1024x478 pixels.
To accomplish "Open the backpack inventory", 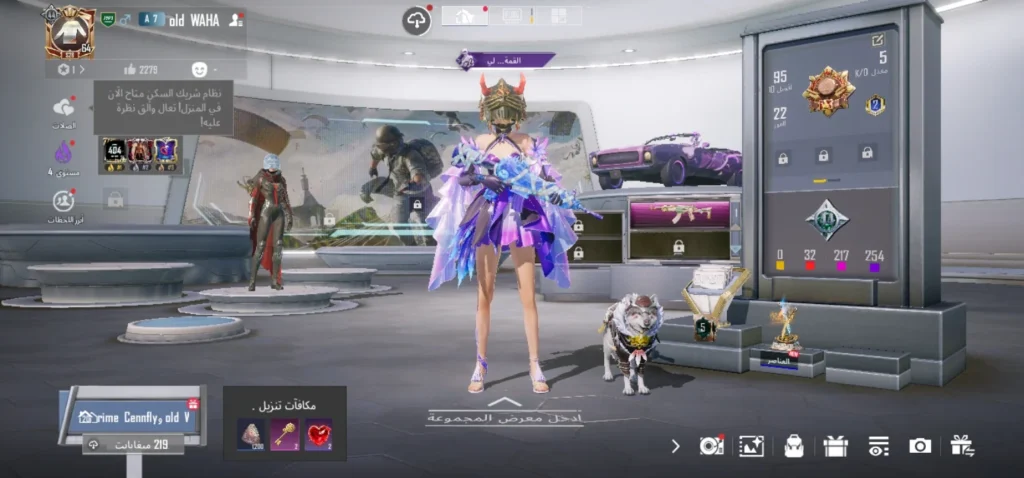I will [x=794, y=446].
